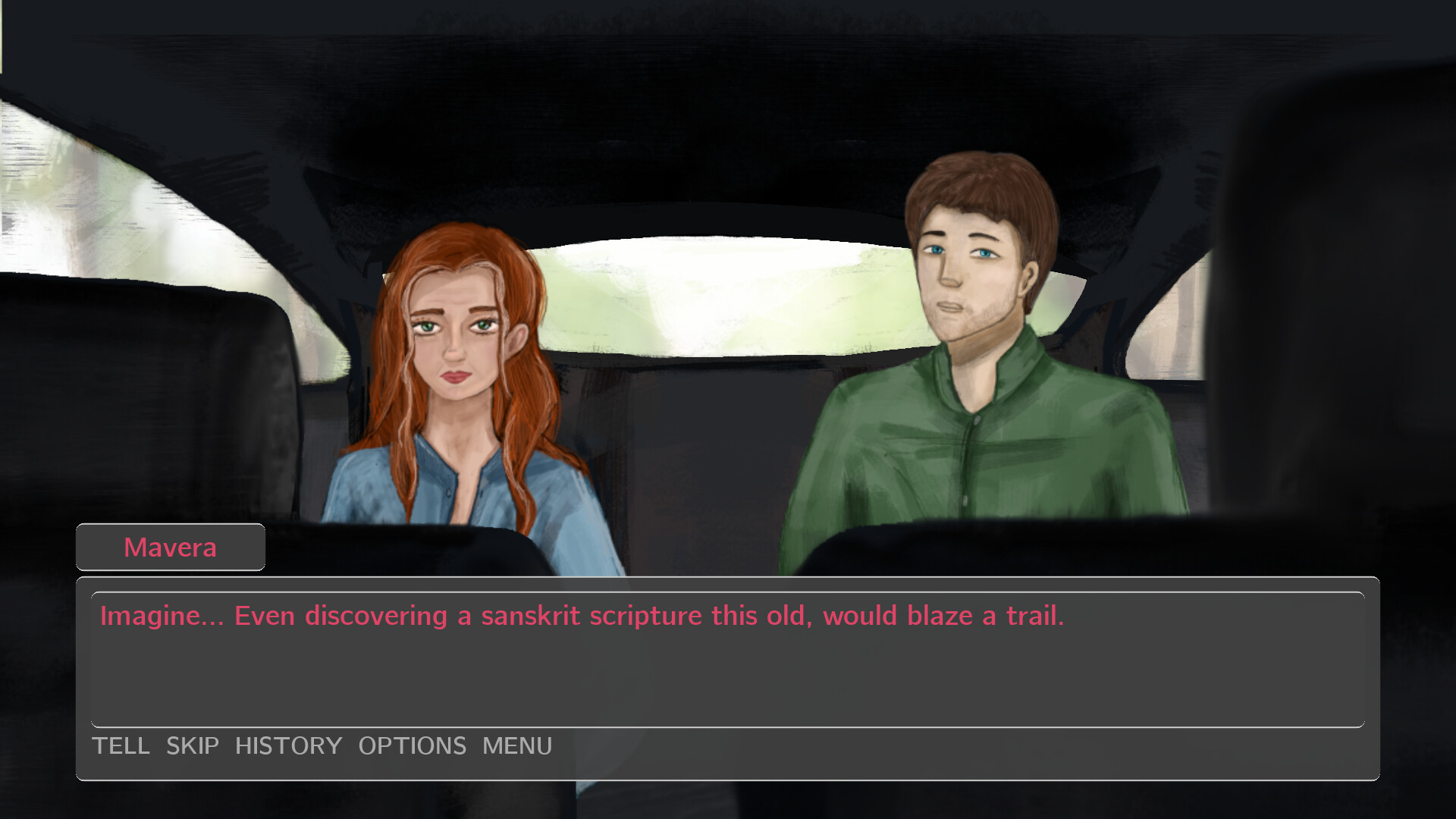Click HISTORY to review Mavera's previous lines
1456x819 pixels.
coord(288,746)
